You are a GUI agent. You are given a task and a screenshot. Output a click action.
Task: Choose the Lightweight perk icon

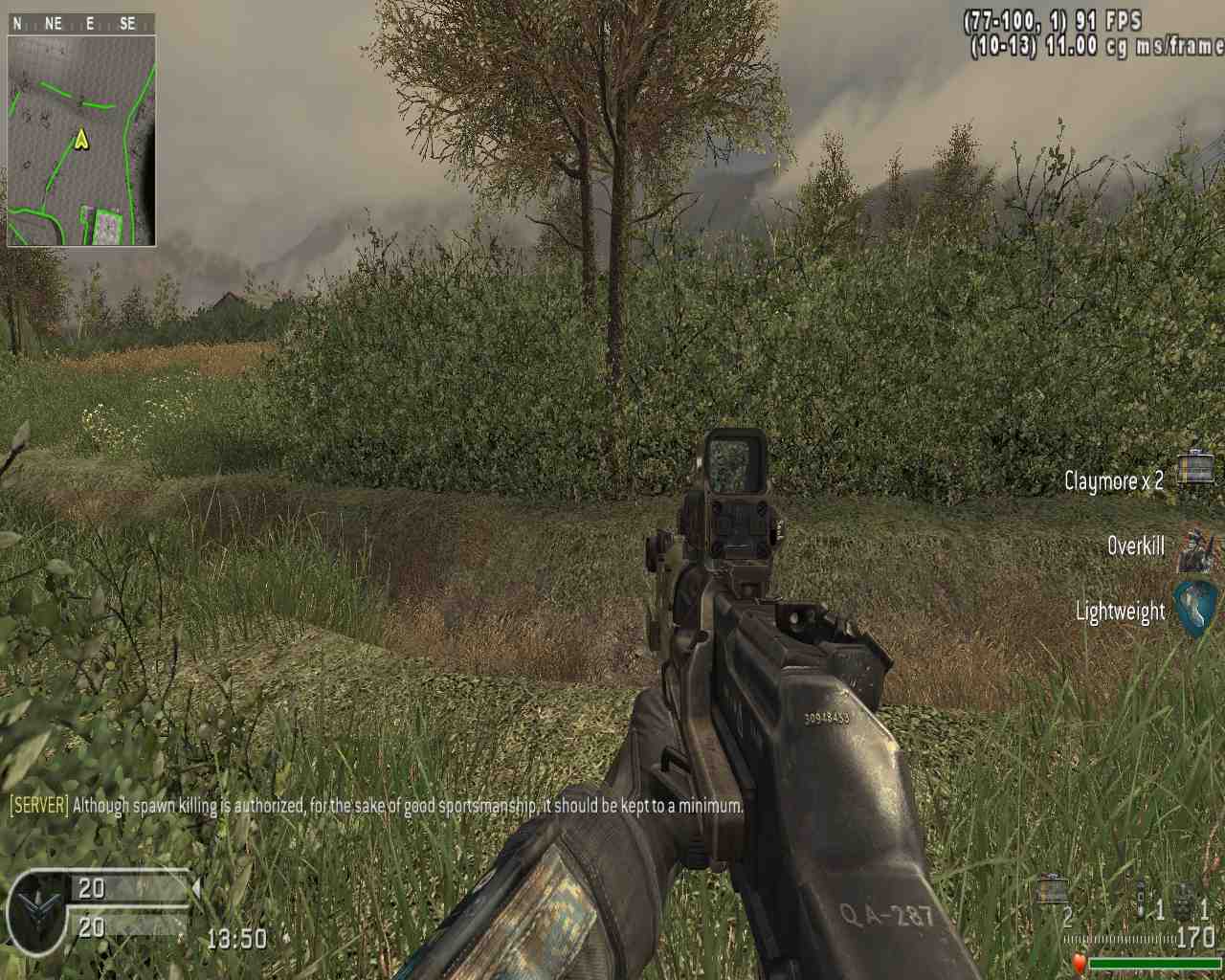click(x=1196, y=607)
